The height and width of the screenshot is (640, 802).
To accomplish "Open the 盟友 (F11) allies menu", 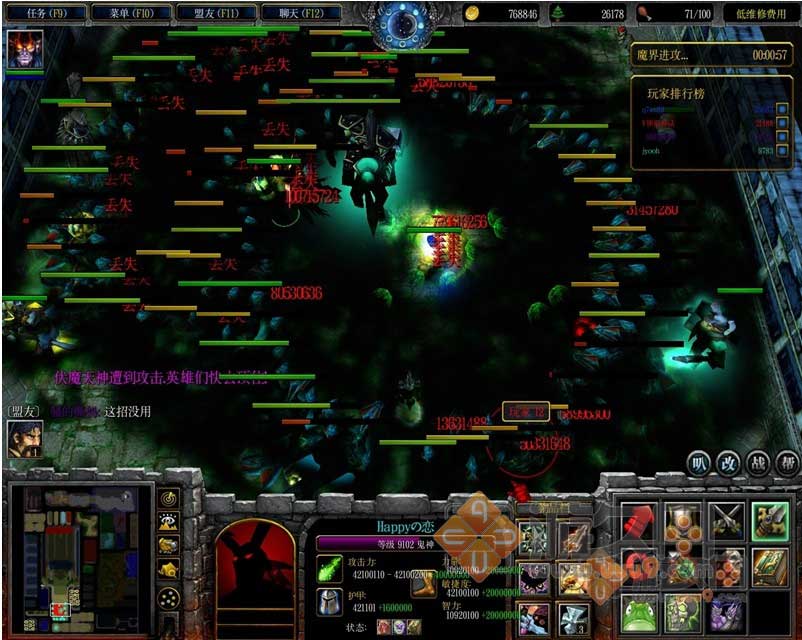I will coord(215,14).
